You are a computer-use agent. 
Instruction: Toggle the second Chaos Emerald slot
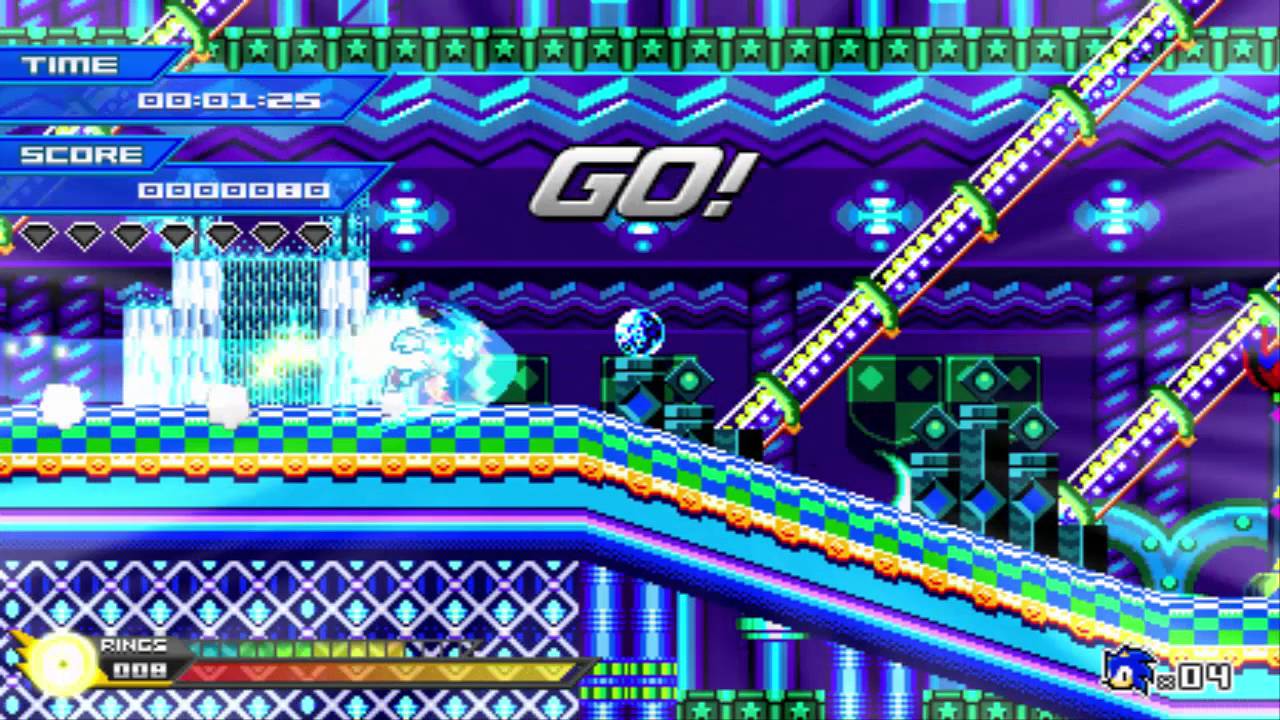tap(84, 238)
